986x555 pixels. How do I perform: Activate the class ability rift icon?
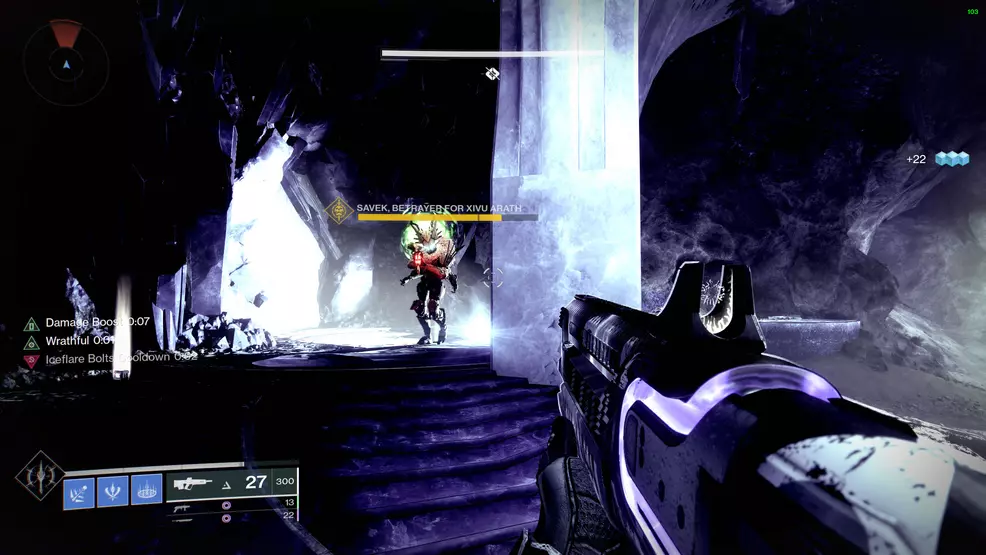[x=146, y=491]
